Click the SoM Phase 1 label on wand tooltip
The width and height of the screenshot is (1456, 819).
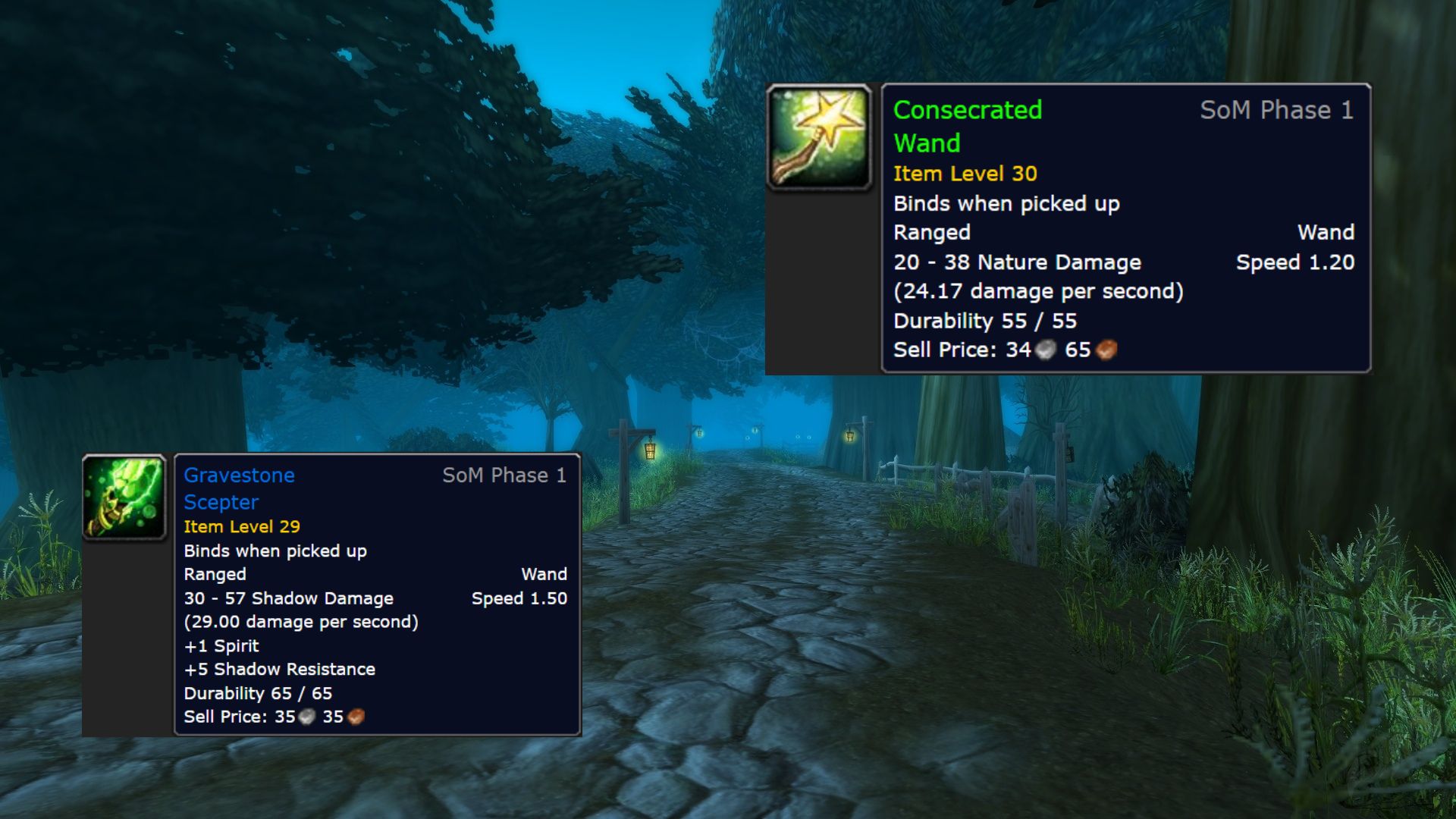pos(1276,111)
